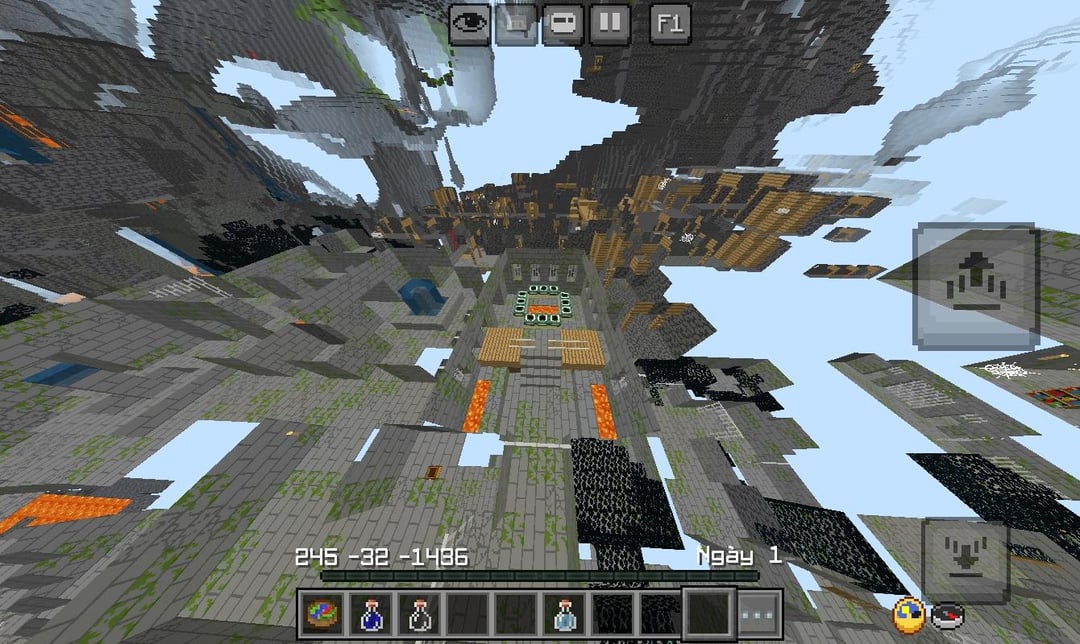Pause the game
This screenshot has height=644, width=1080.
point(609,23)
